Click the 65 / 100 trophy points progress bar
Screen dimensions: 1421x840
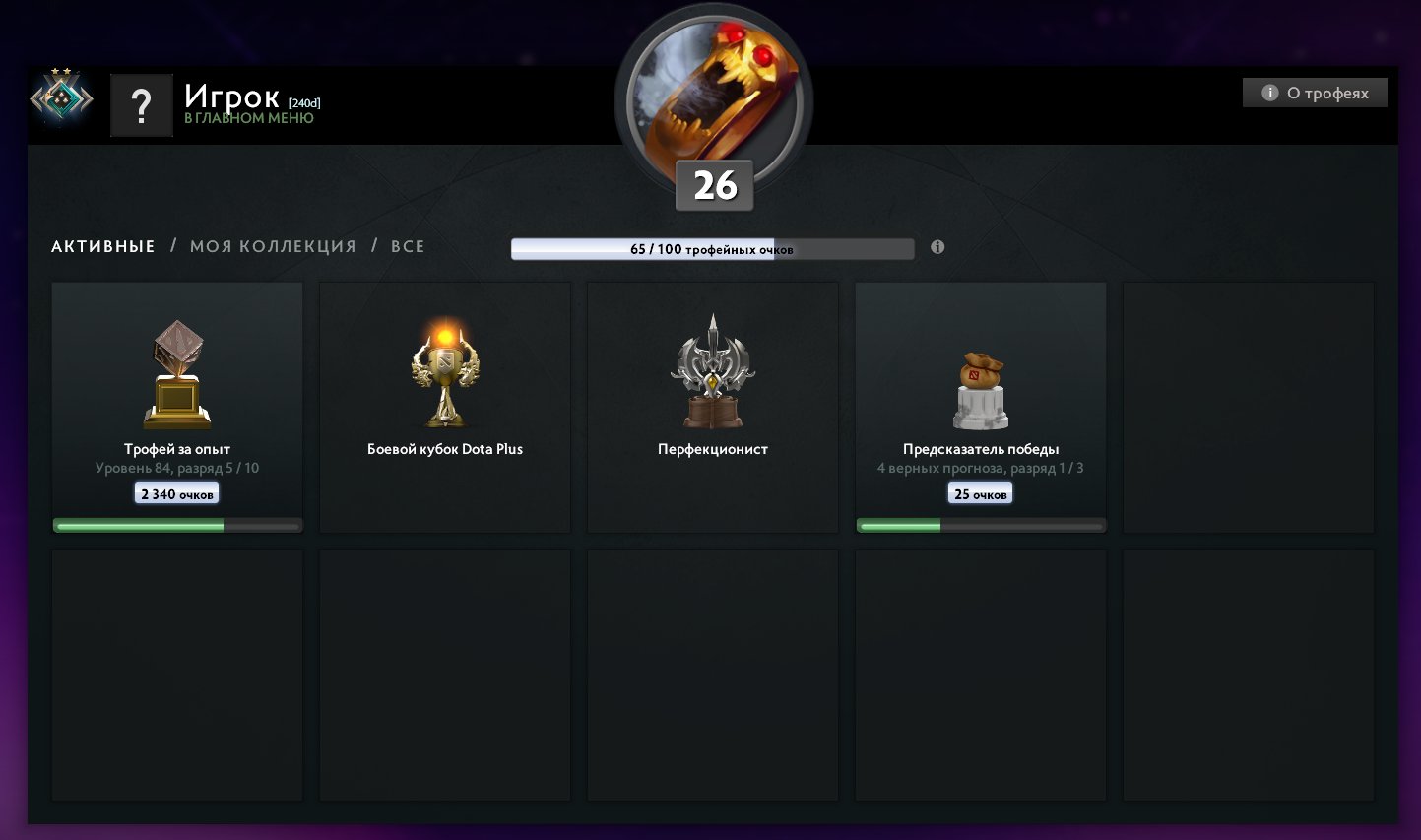[713, 248]
